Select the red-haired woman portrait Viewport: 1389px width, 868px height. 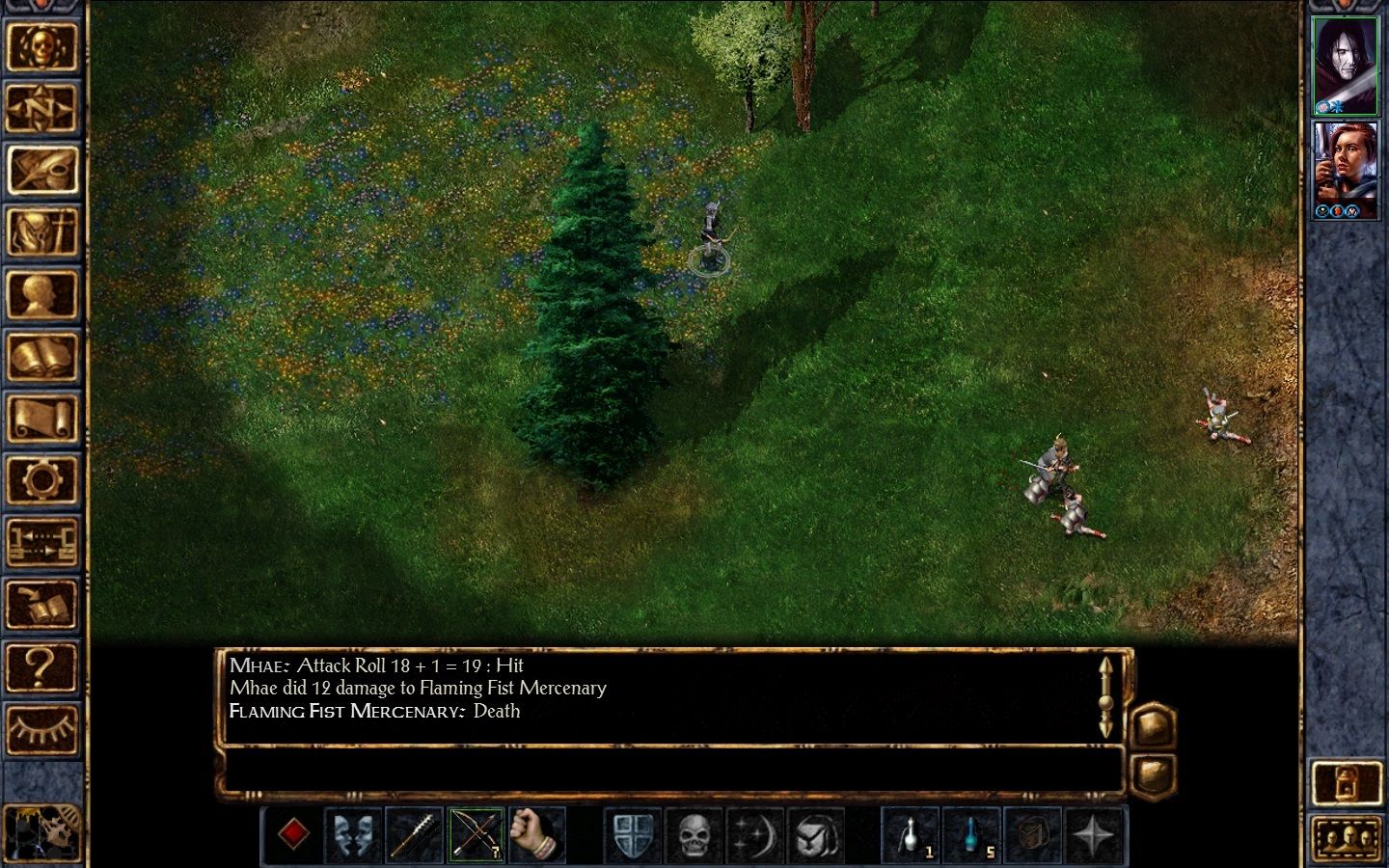(1346, 169)
